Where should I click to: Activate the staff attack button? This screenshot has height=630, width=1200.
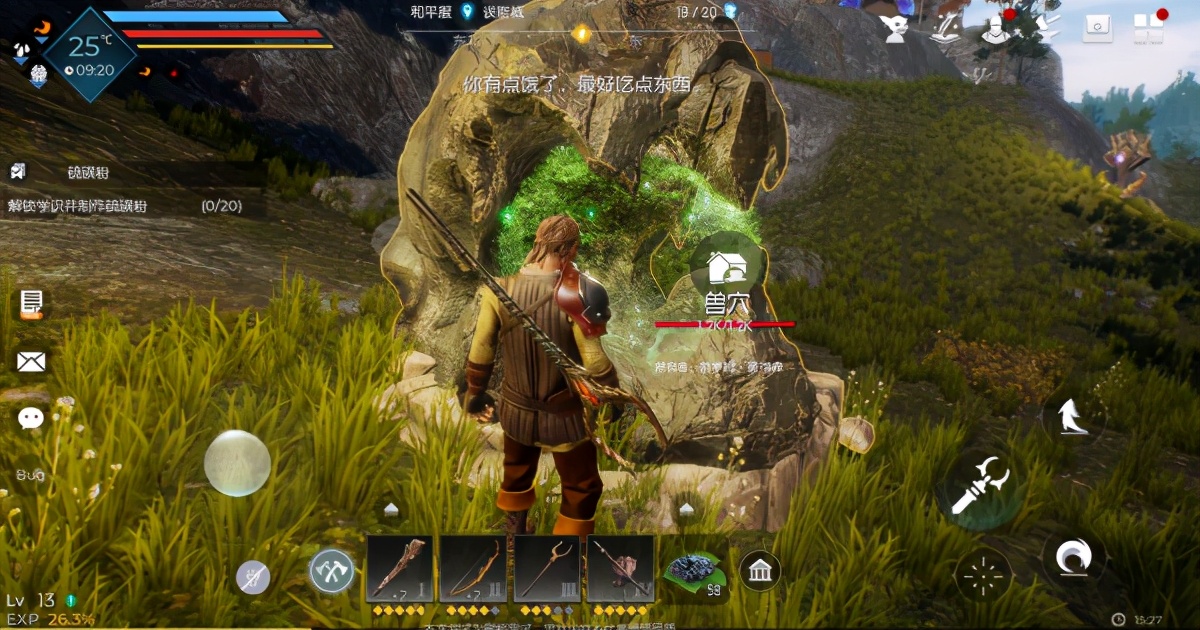pyautogui.click(x=979, y=487)
